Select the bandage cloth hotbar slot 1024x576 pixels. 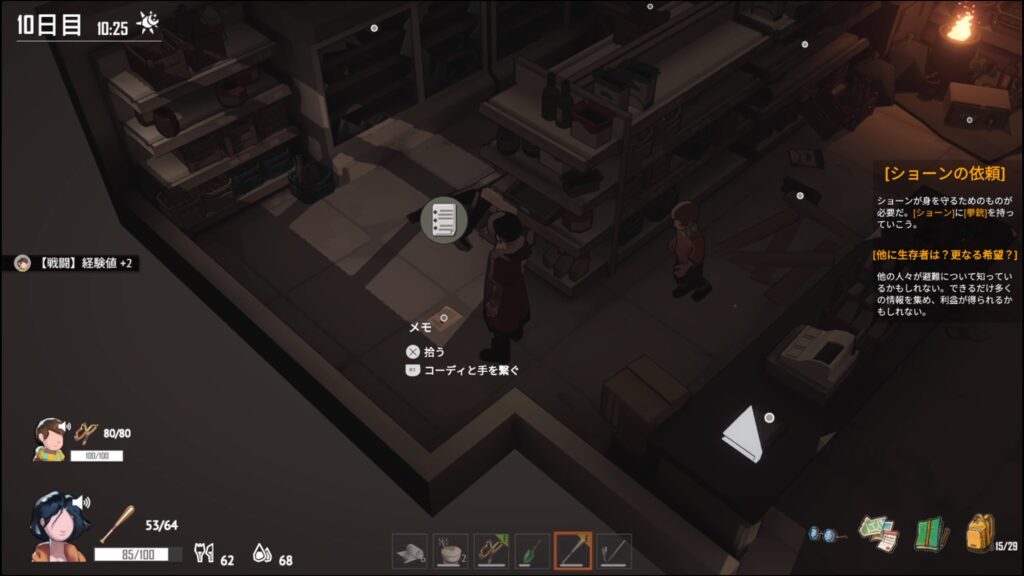(x=409, y=550)
